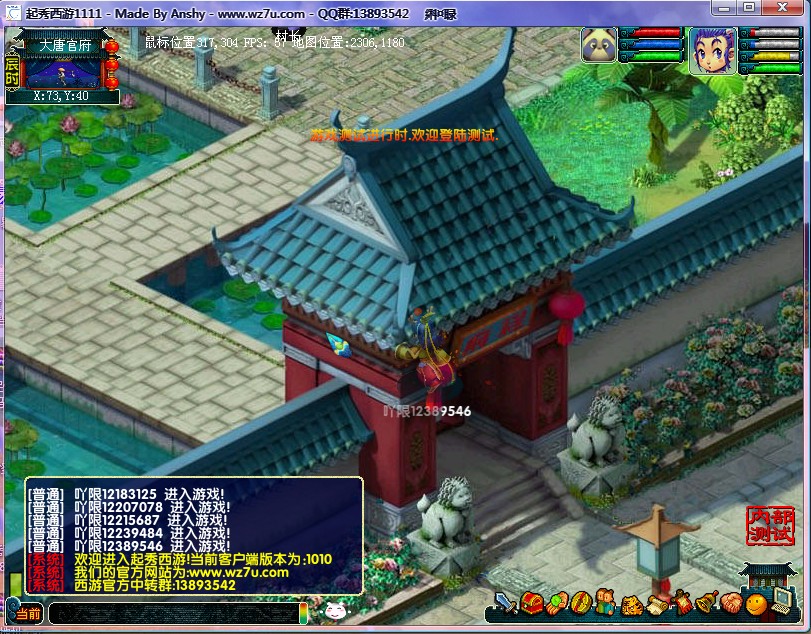Viewport: 811px width, 634px height.
Task: Open the blue-haired character portrait
Action: tap(711, 48)
